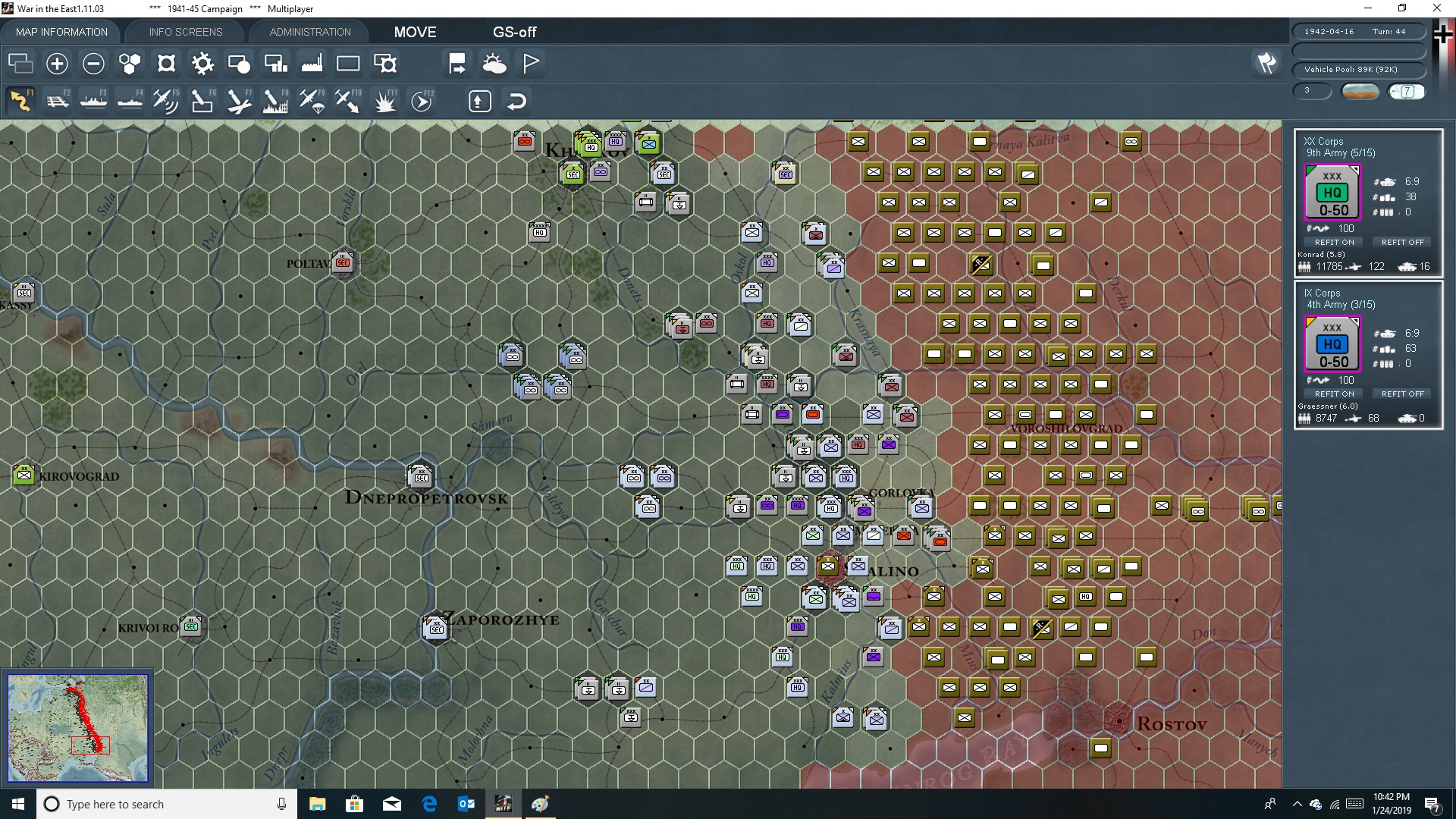
Task: Select ground bombing mission (F11)
Action: coord(384,101)
